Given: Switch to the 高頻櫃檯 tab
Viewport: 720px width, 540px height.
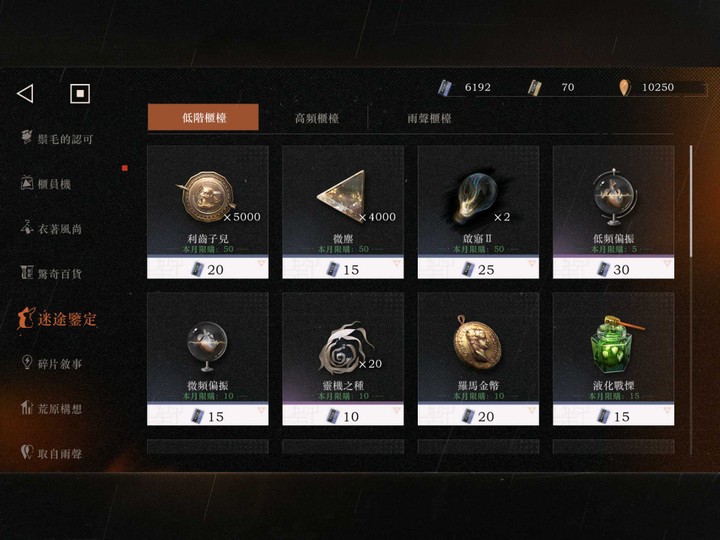Looking at the screenshot, I should point(316,118).
